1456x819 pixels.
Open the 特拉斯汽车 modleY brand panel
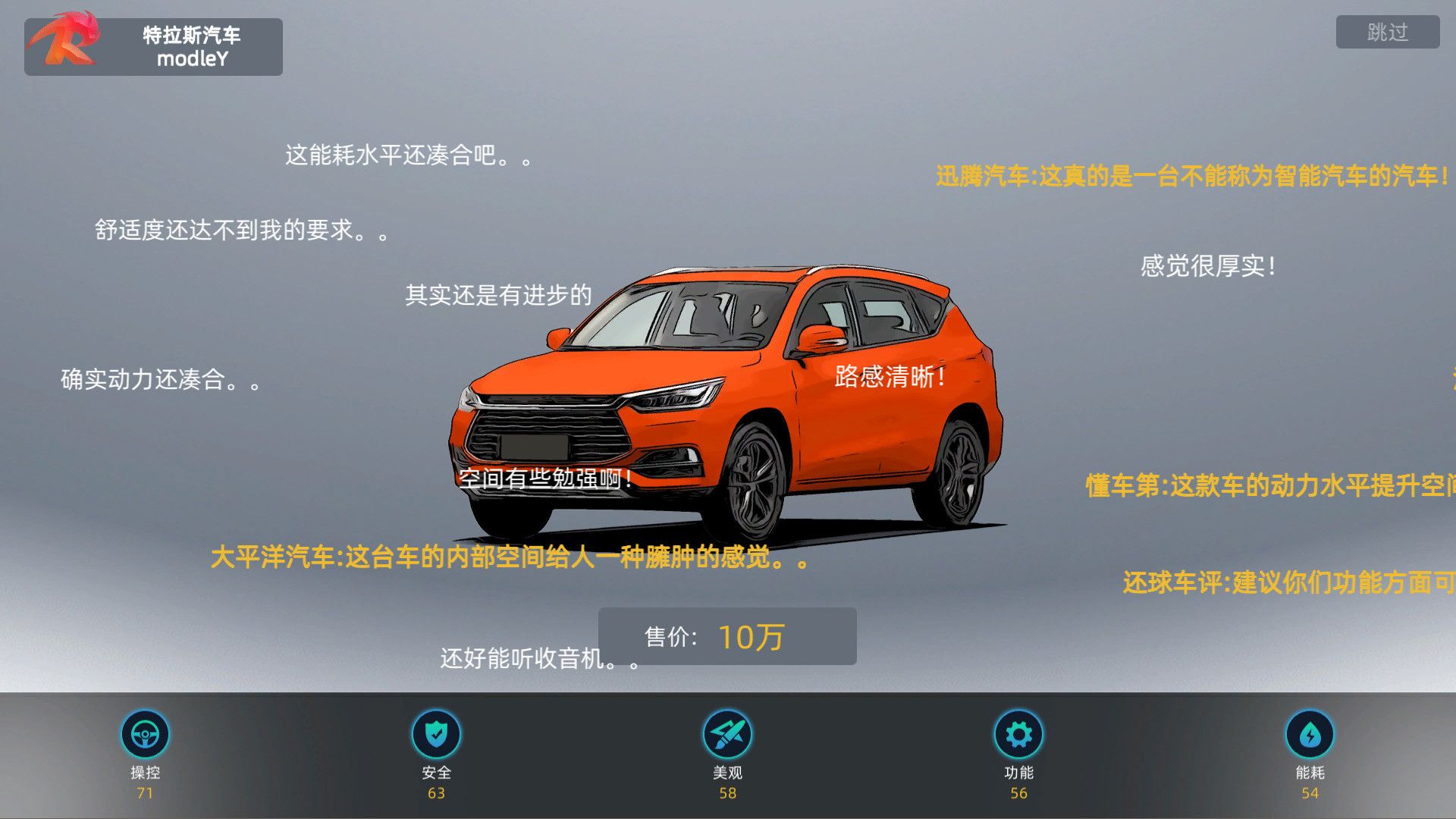tap(188, 46)
